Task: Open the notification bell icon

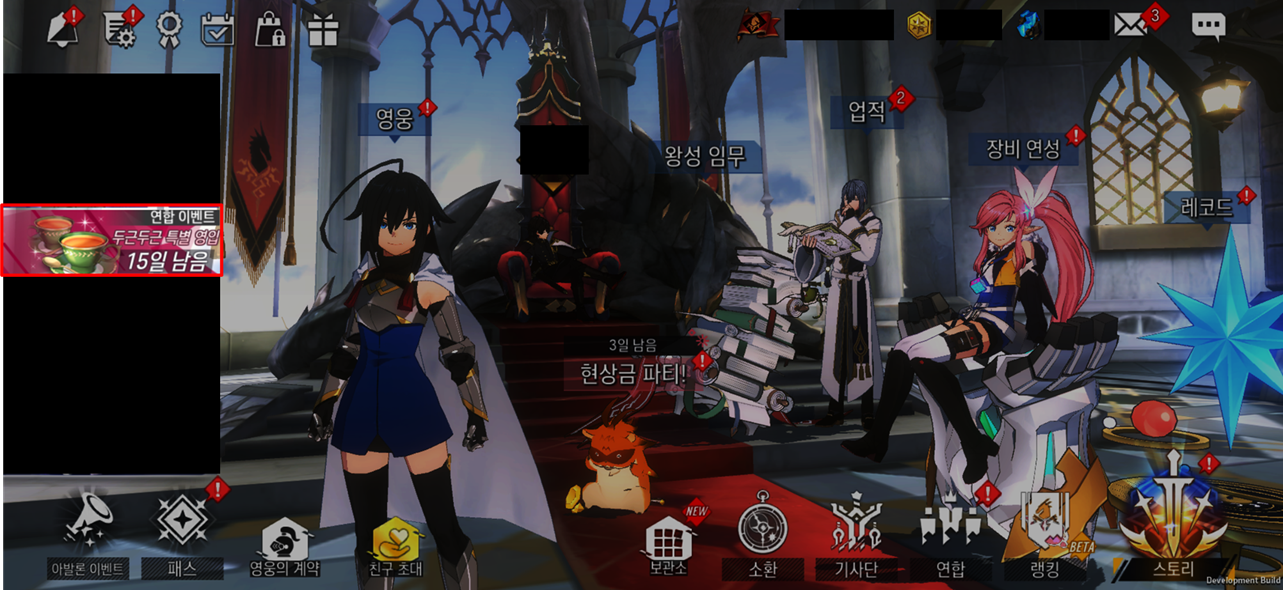Action: pyautogui.click(x=63, y=28)
